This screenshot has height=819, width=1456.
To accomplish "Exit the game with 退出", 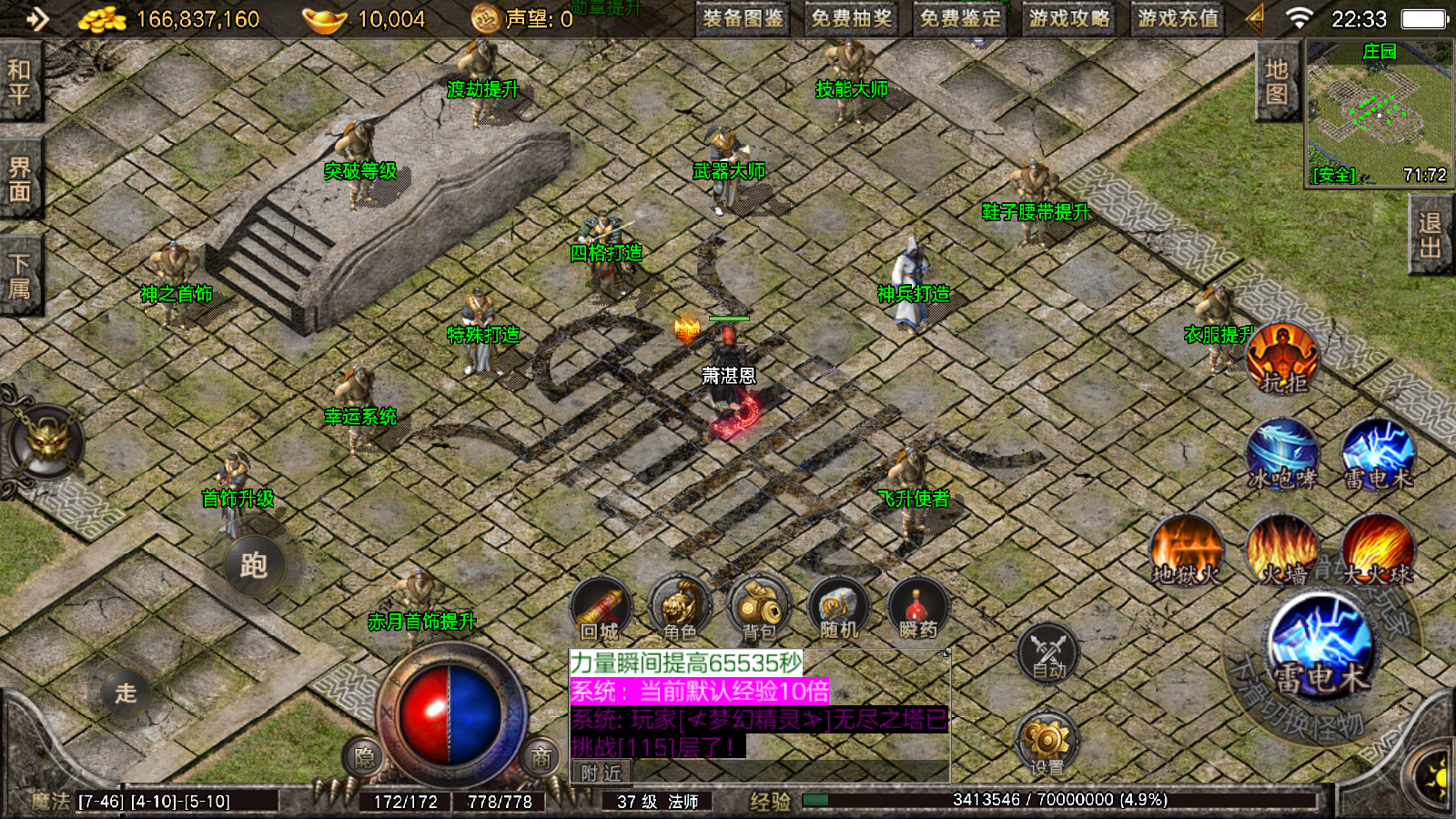I will point(1430,237).
